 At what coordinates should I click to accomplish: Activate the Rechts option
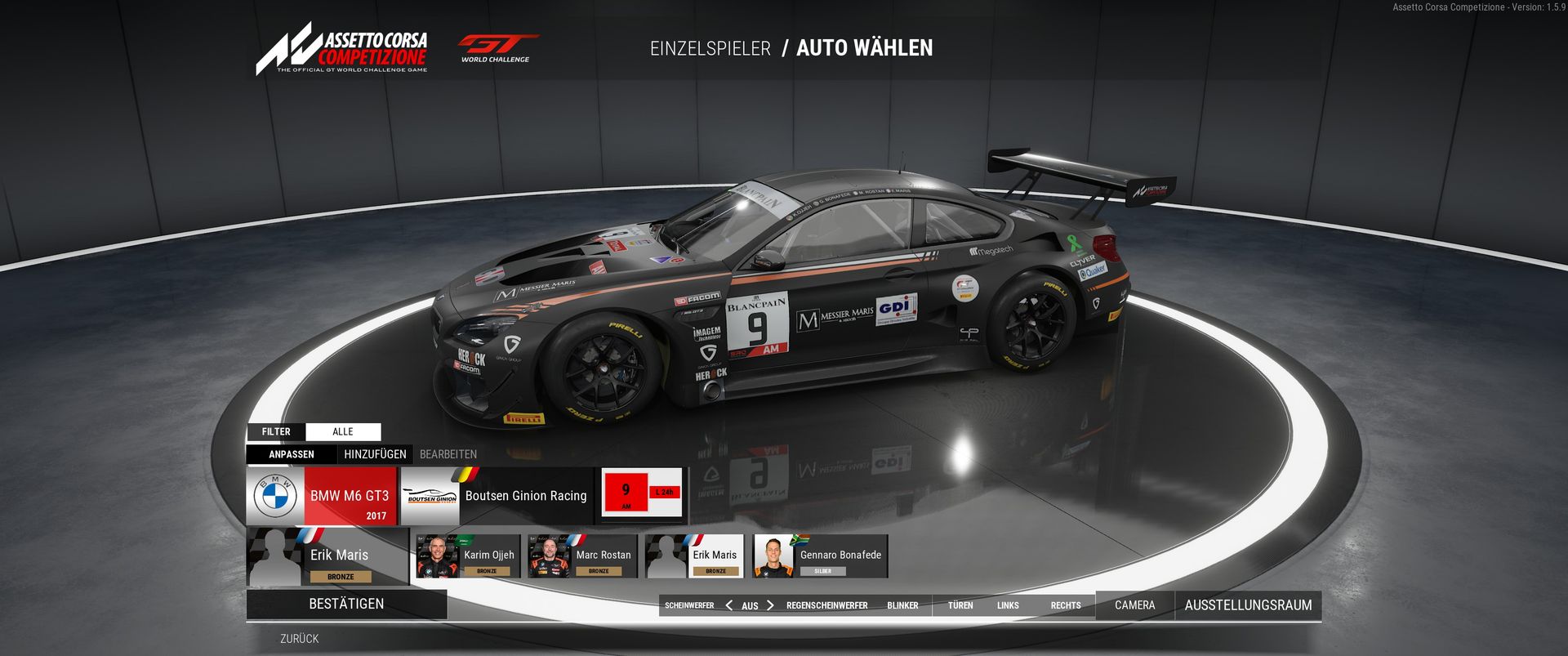point(1066,605)
